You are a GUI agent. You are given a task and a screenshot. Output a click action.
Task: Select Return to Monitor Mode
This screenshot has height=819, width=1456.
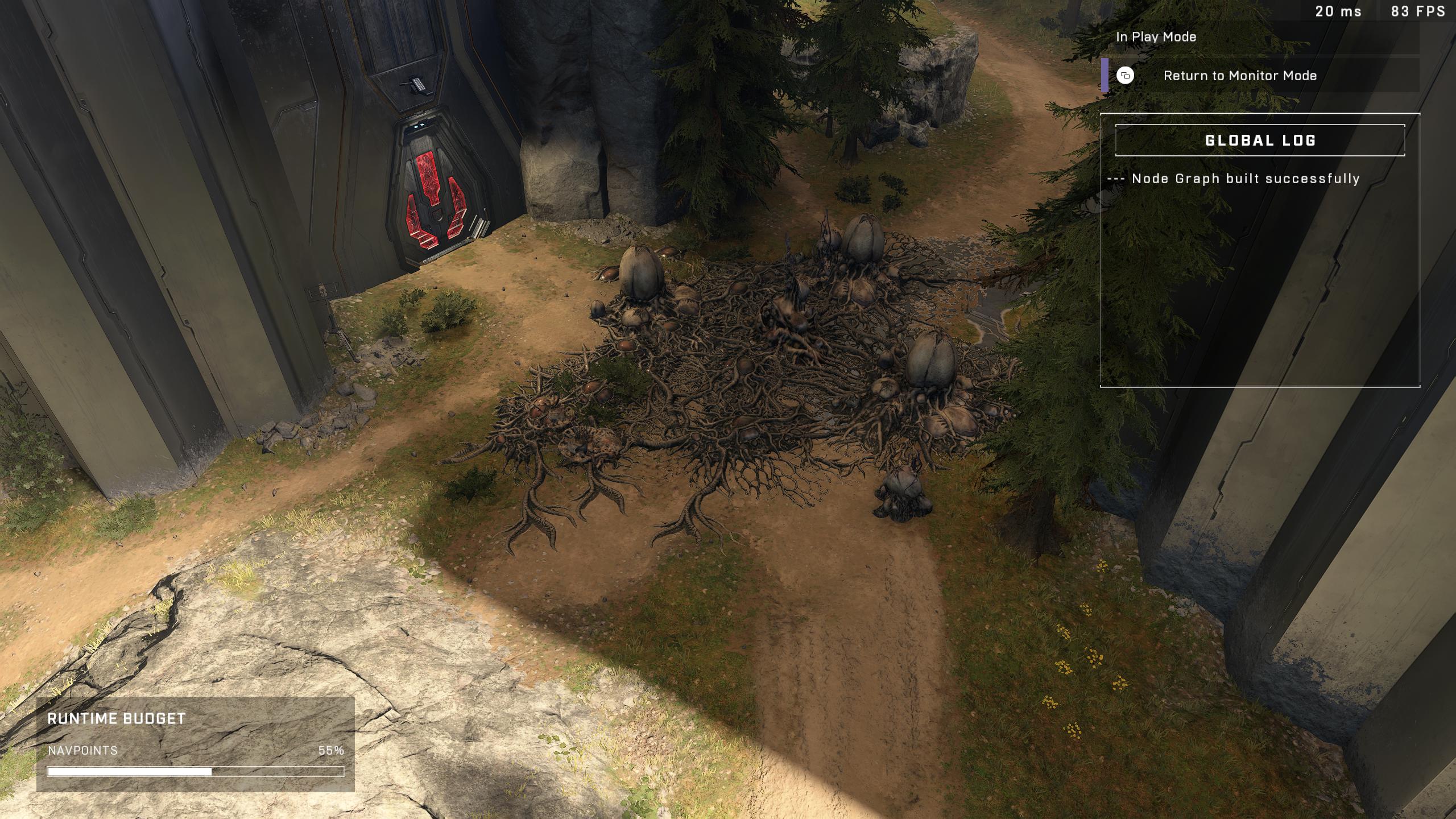point(1239,76)
